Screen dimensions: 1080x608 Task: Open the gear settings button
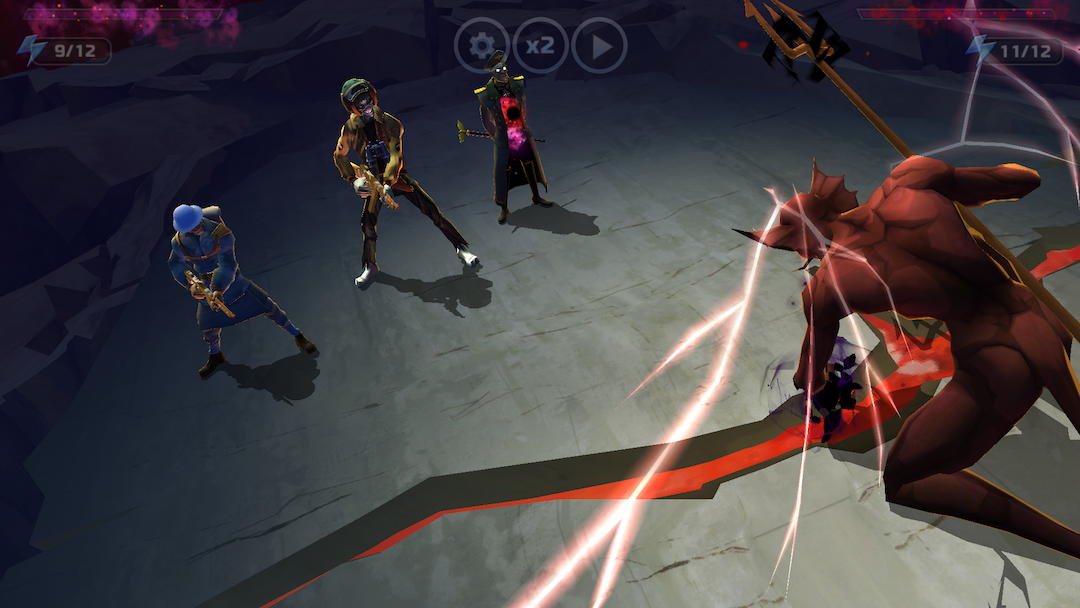pyautogui.click(x=482, y=45)
